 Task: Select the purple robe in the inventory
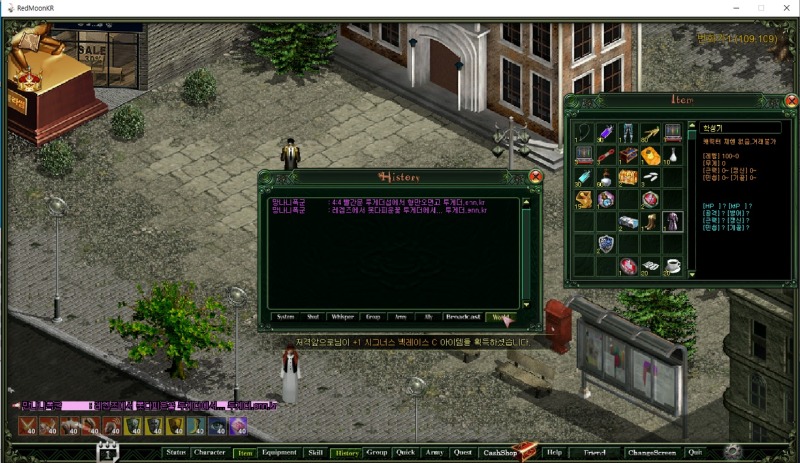(x=671, y=221)
